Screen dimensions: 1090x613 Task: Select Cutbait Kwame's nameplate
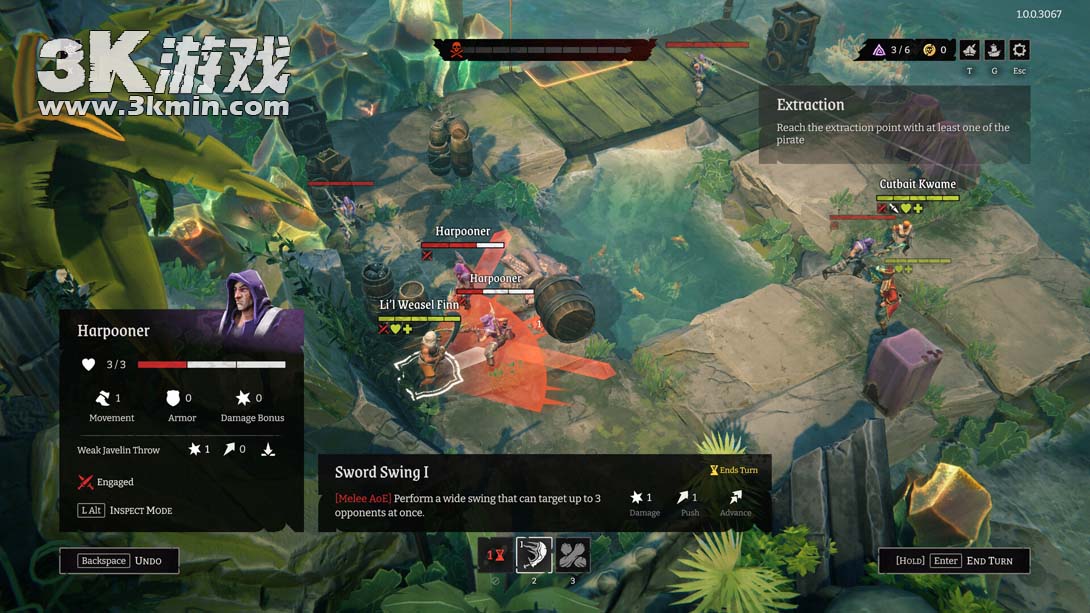(x=917, y=184)
